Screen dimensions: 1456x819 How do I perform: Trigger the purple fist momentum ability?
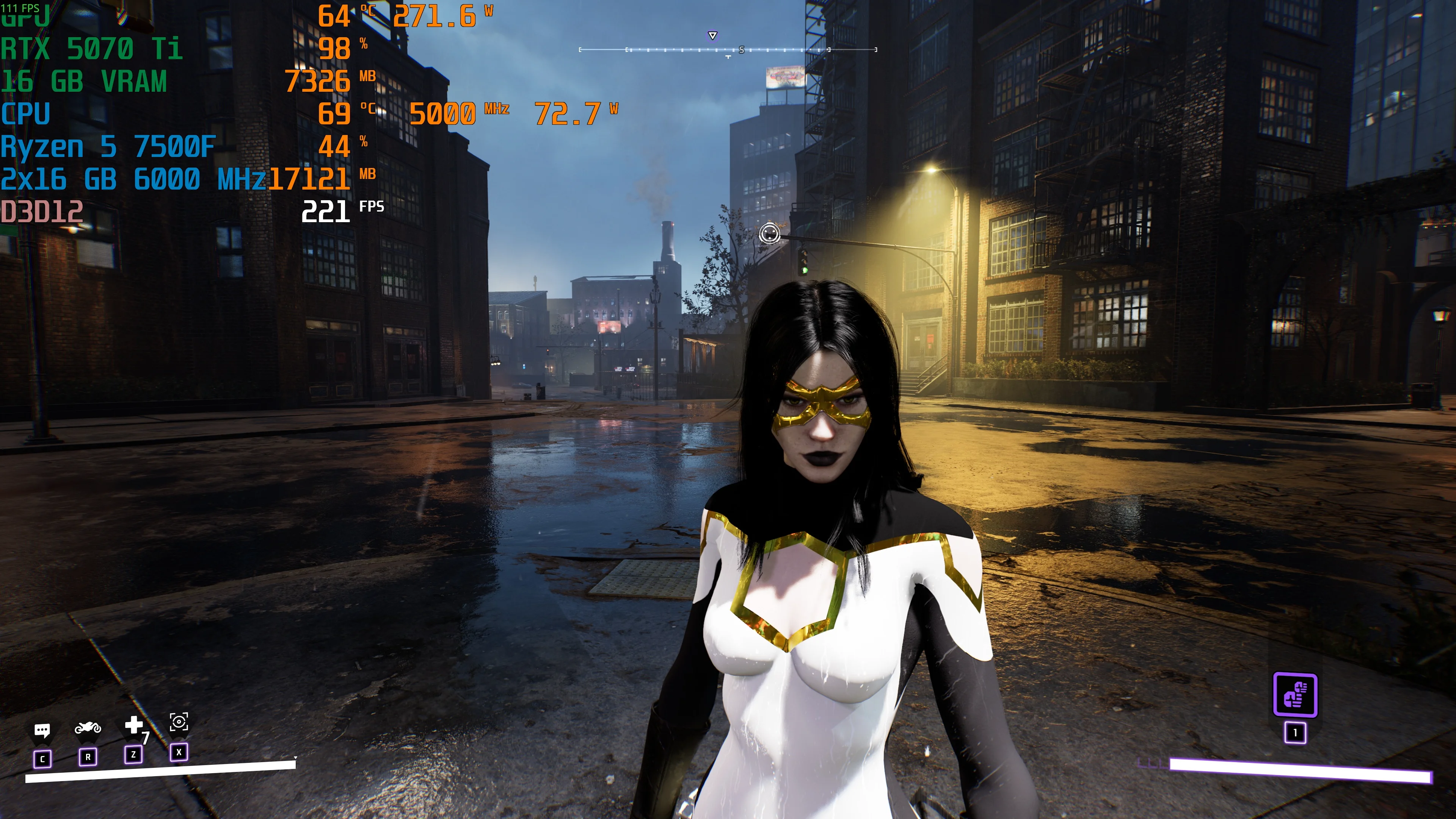pyautogui.click(x=1295, y=695)
